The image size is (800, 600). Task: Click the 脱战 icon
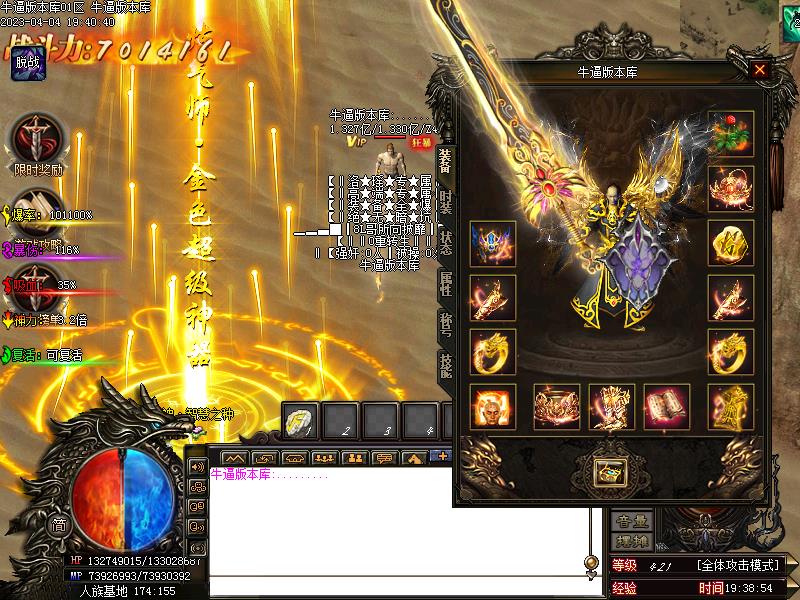[28, 65]
